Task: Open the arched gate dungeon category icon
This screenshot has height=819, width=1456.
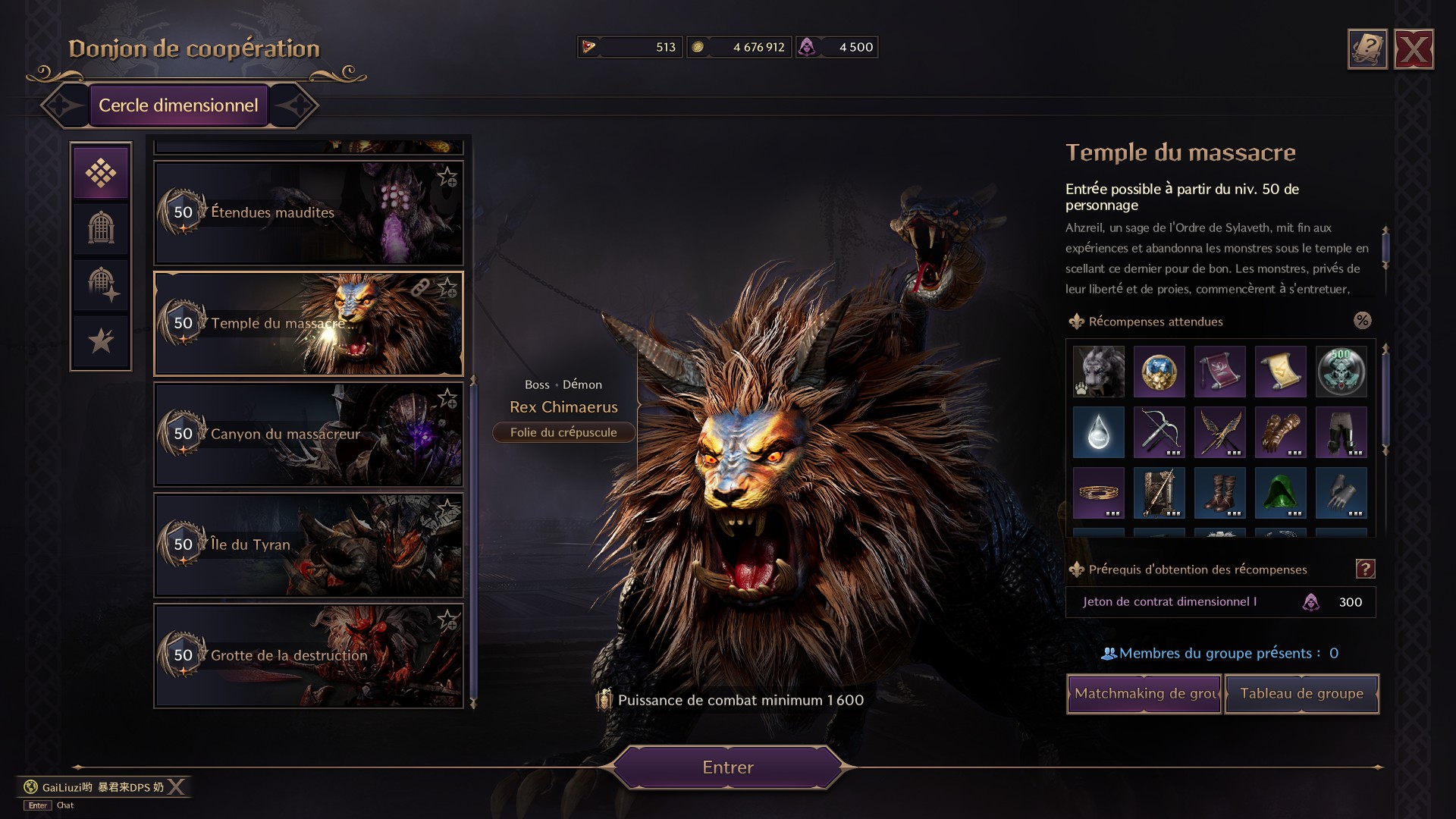Action: coord(101,228)
